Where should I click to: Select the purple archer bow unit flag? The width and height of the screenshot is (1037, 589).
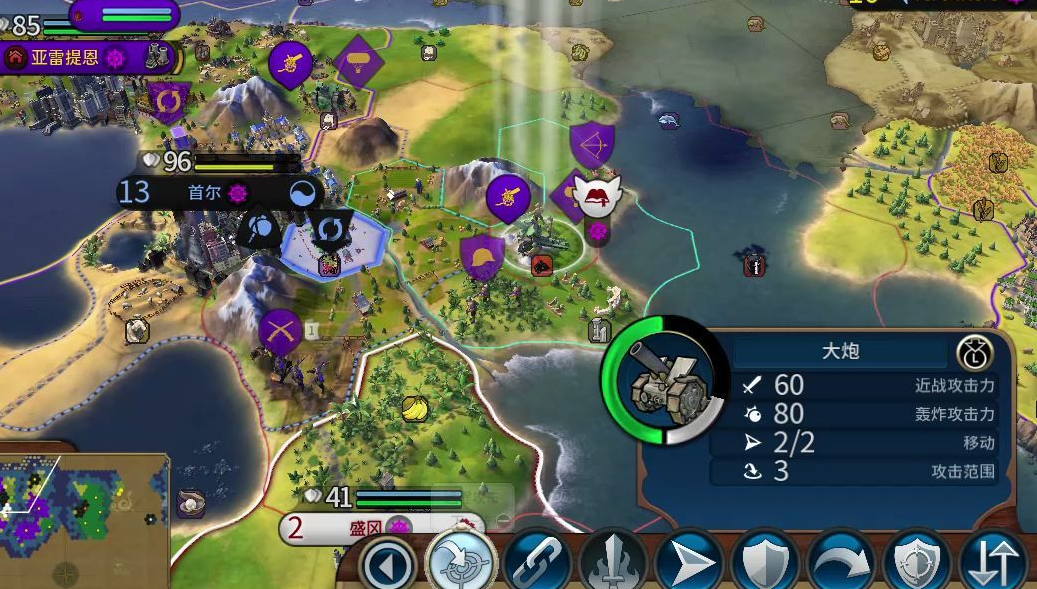[590, 144]
